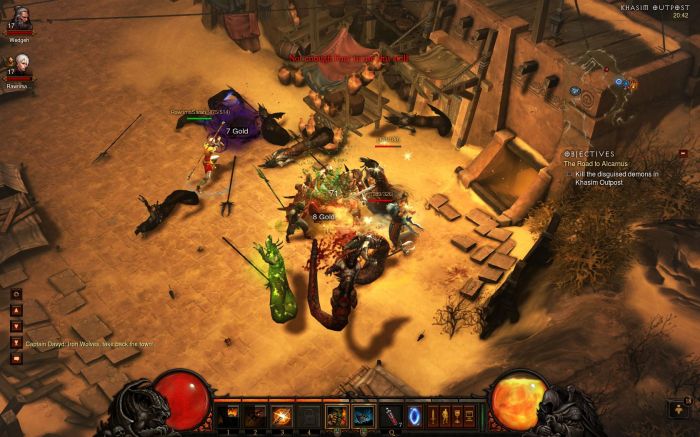Use the fiery strike skill in slot 3
This screenshot has width=700, height=437.
point(284,414)
